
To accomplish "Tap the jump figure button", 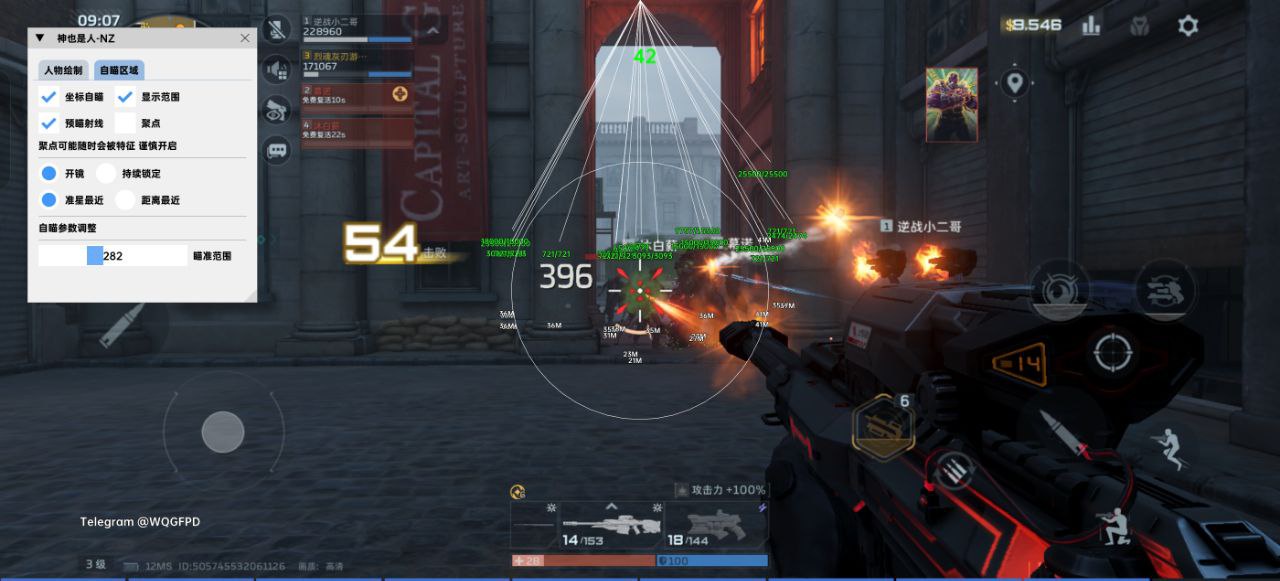I will (1169, 447).
